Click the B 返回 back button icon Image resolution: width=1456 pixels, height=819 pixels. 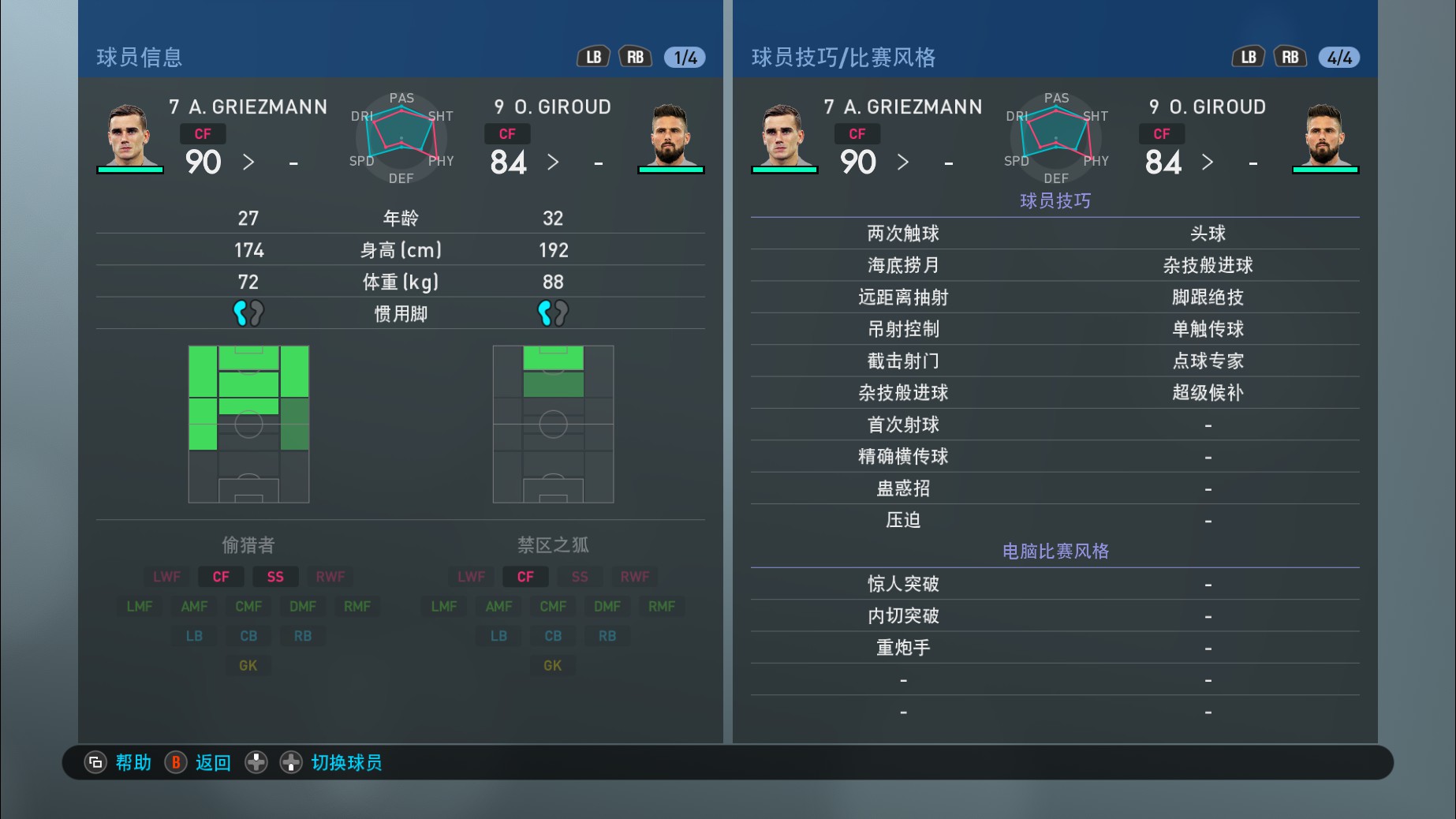[175, 762]
